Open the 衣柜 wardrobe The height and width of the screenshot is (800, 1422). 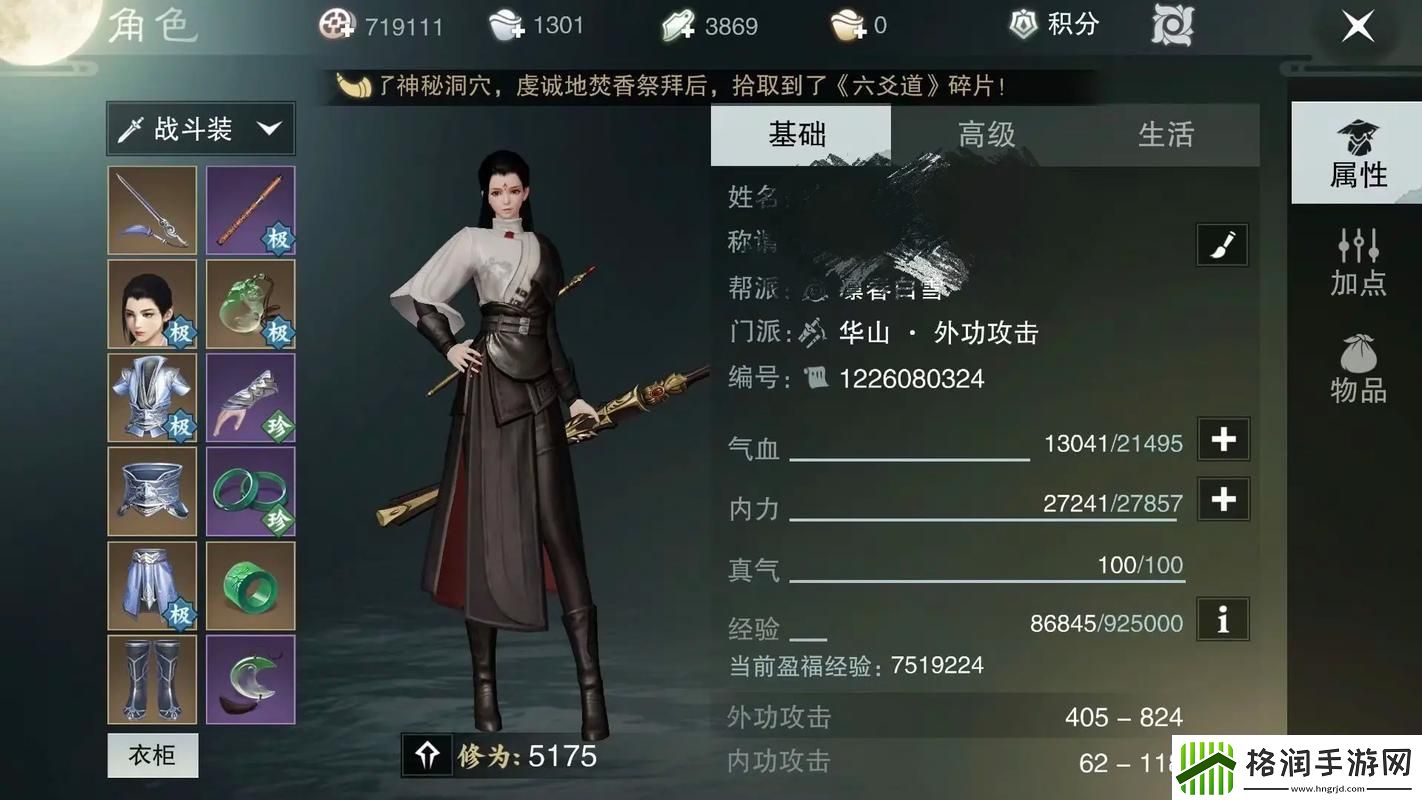click(151, 756)
